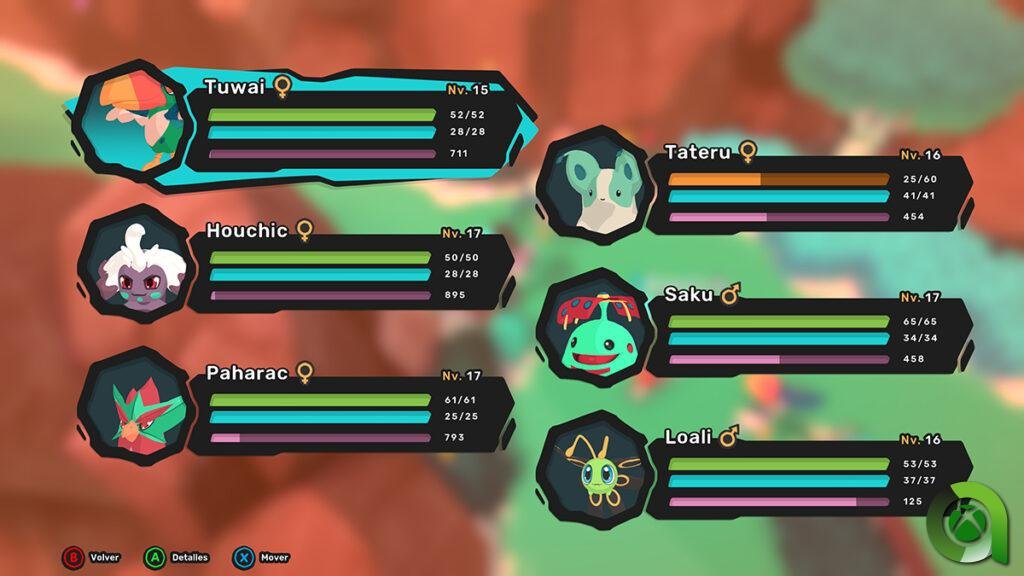Show details via the Detalles label
This screenshot has height=576, width=1024.
pos(189,557)
